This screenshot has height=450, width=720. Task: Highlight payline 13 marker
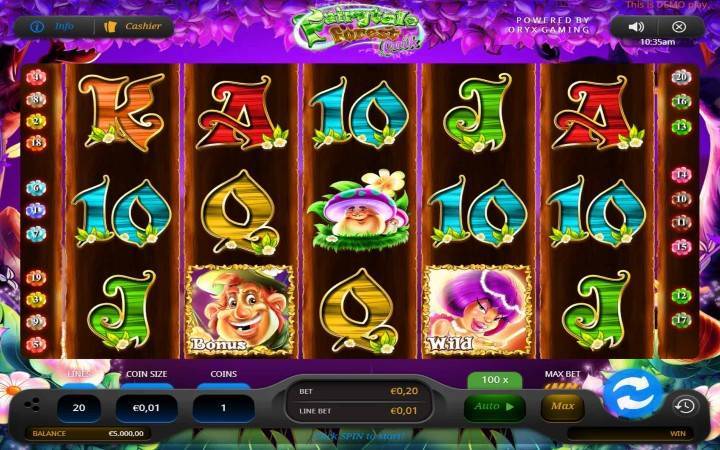pos(681,127)
